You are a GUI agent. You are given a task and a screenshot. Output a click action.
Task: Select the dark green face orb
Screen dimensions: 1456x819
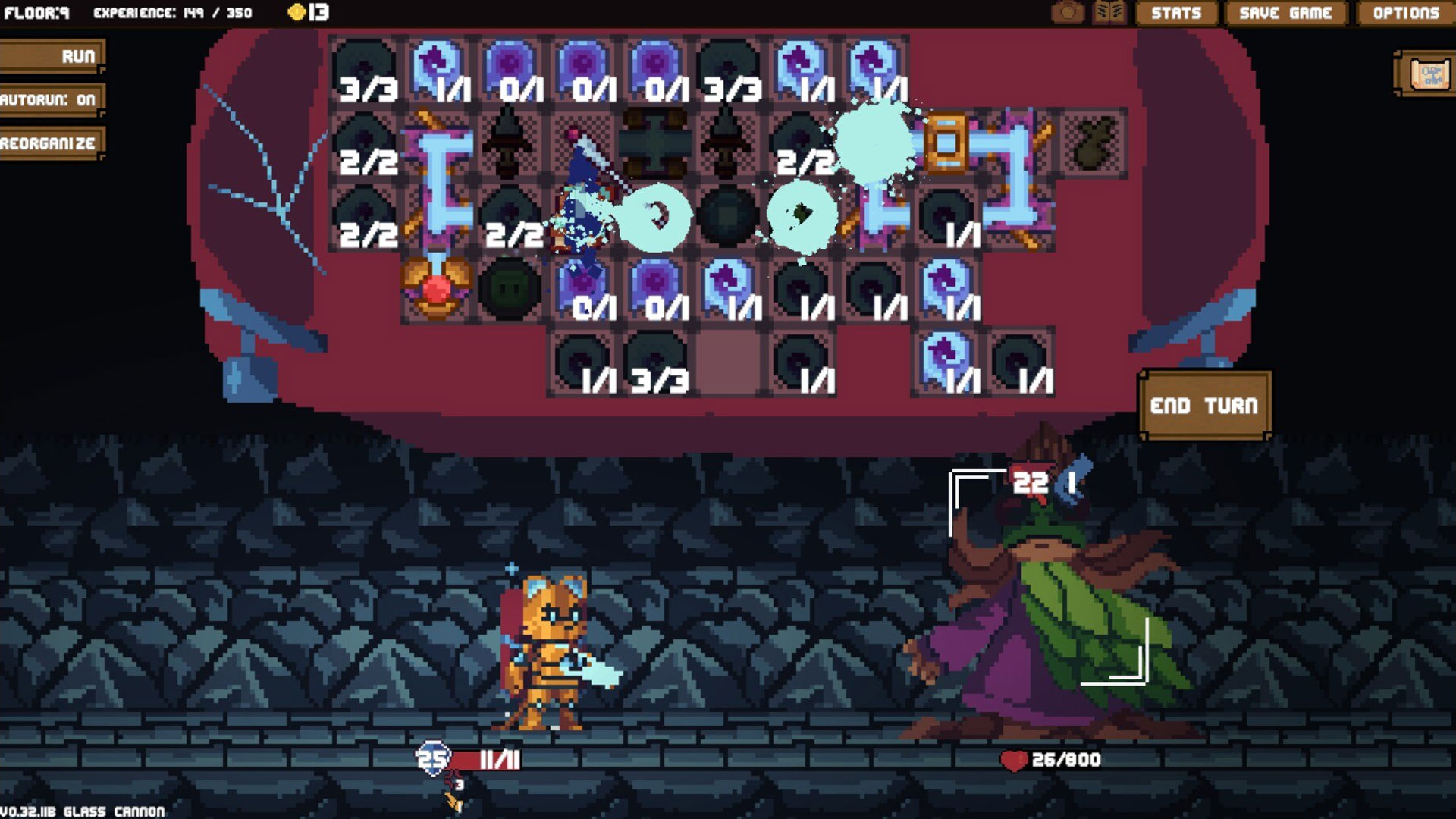point(510,288)
